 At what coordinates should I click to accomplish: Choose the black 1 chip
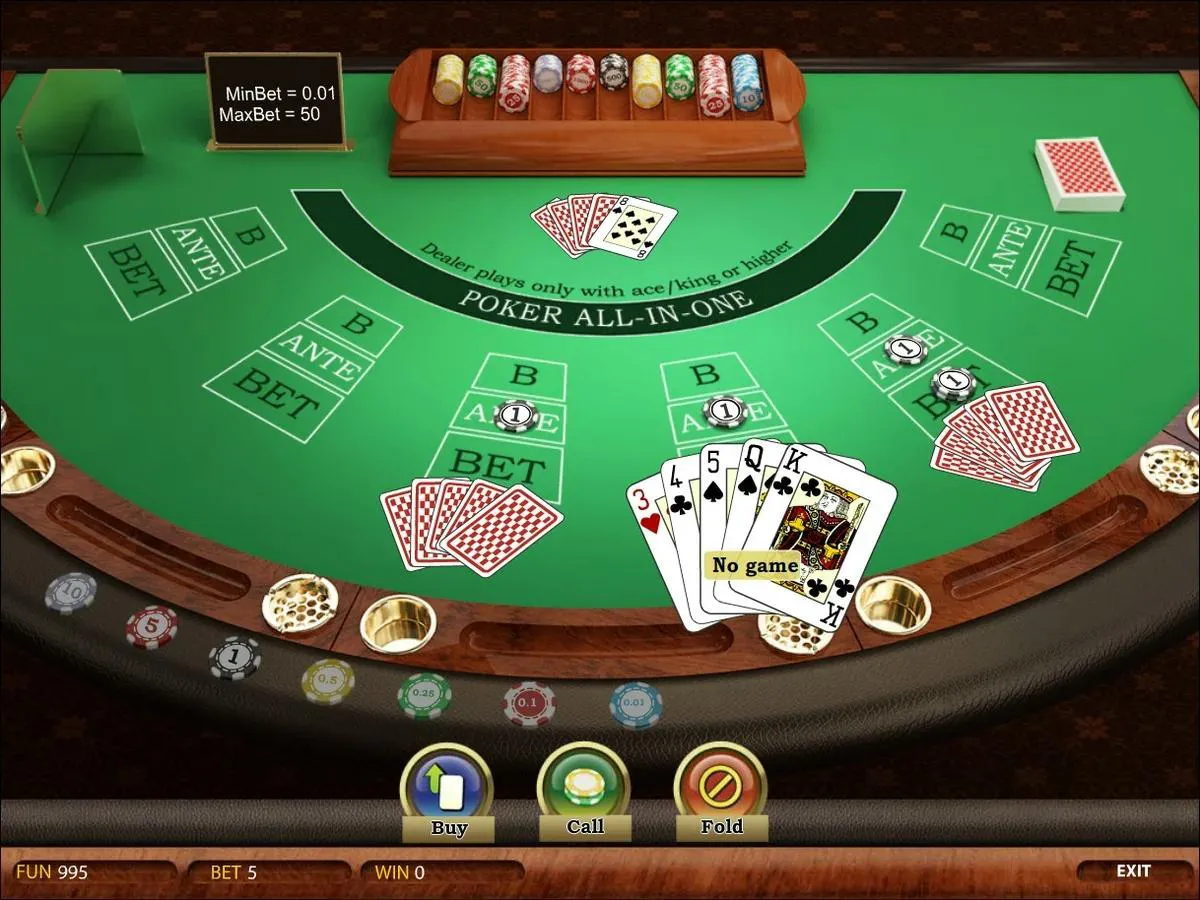(235, 657)
